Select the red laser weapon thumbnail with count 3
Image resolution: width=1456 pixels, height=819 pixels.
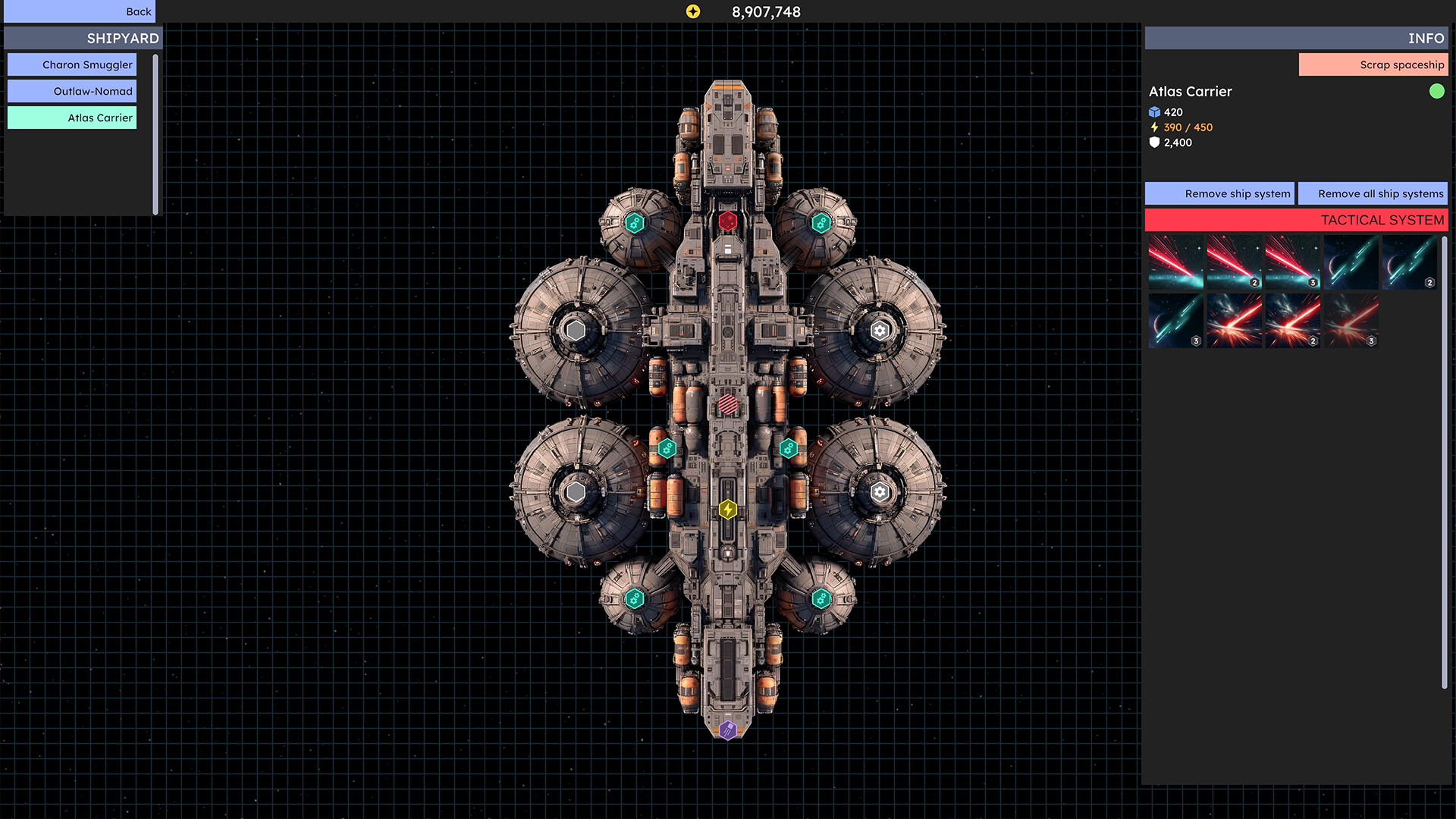pos(1293,263)
